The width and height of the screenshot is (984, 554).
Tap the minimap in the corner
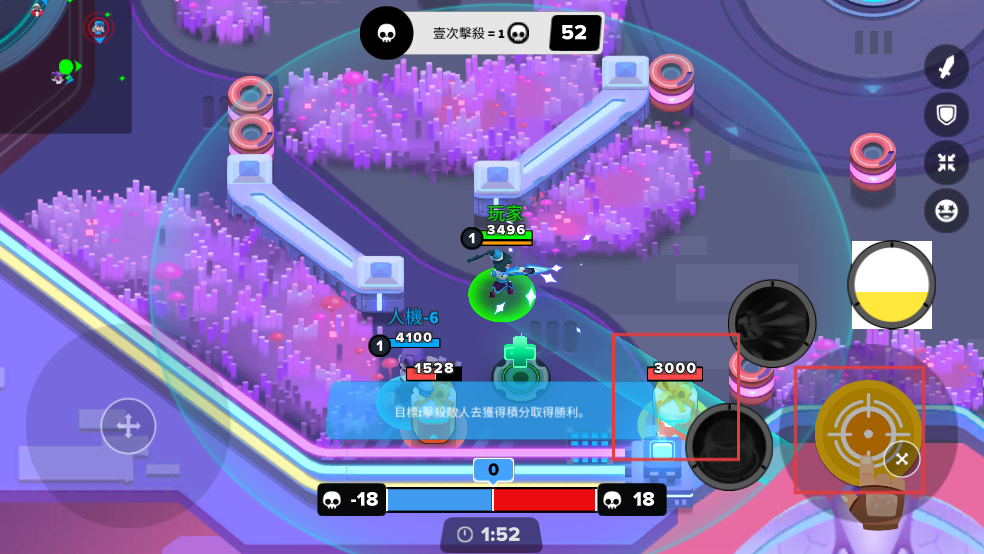(65, 66)
